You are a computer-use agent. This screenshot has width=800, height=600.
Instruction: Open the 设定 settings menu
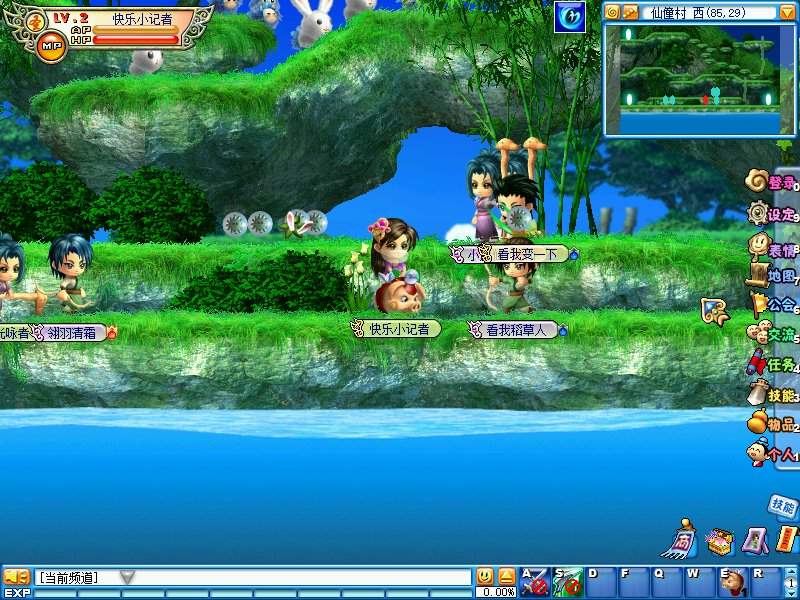(x=774, y=214)
